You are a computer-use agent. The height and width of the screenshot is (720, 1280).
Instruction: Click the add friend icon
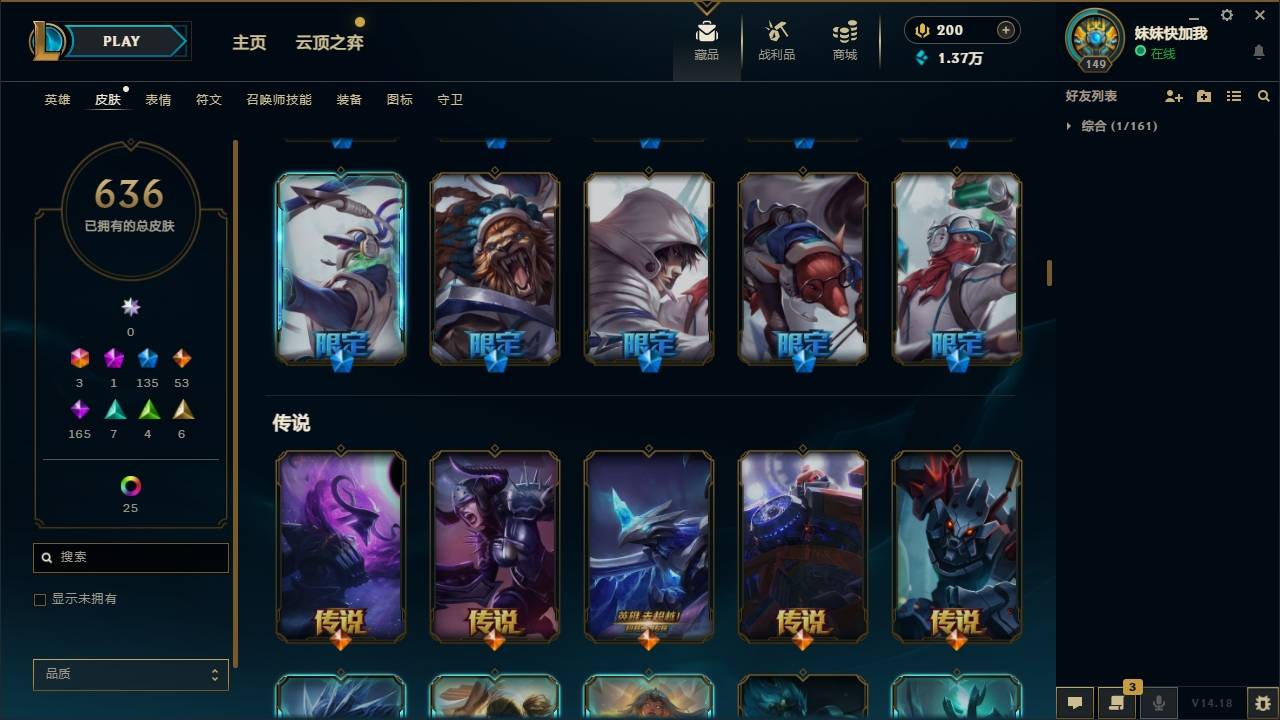tap(1174, 96)
